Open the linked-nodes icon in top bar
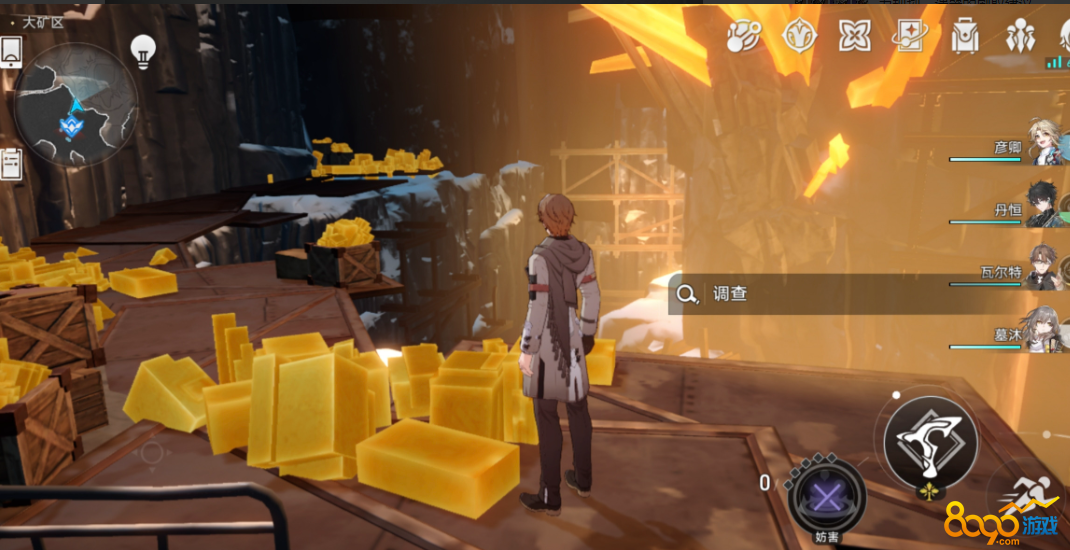This screenshot has height=550, width=1070. [743, 36]
